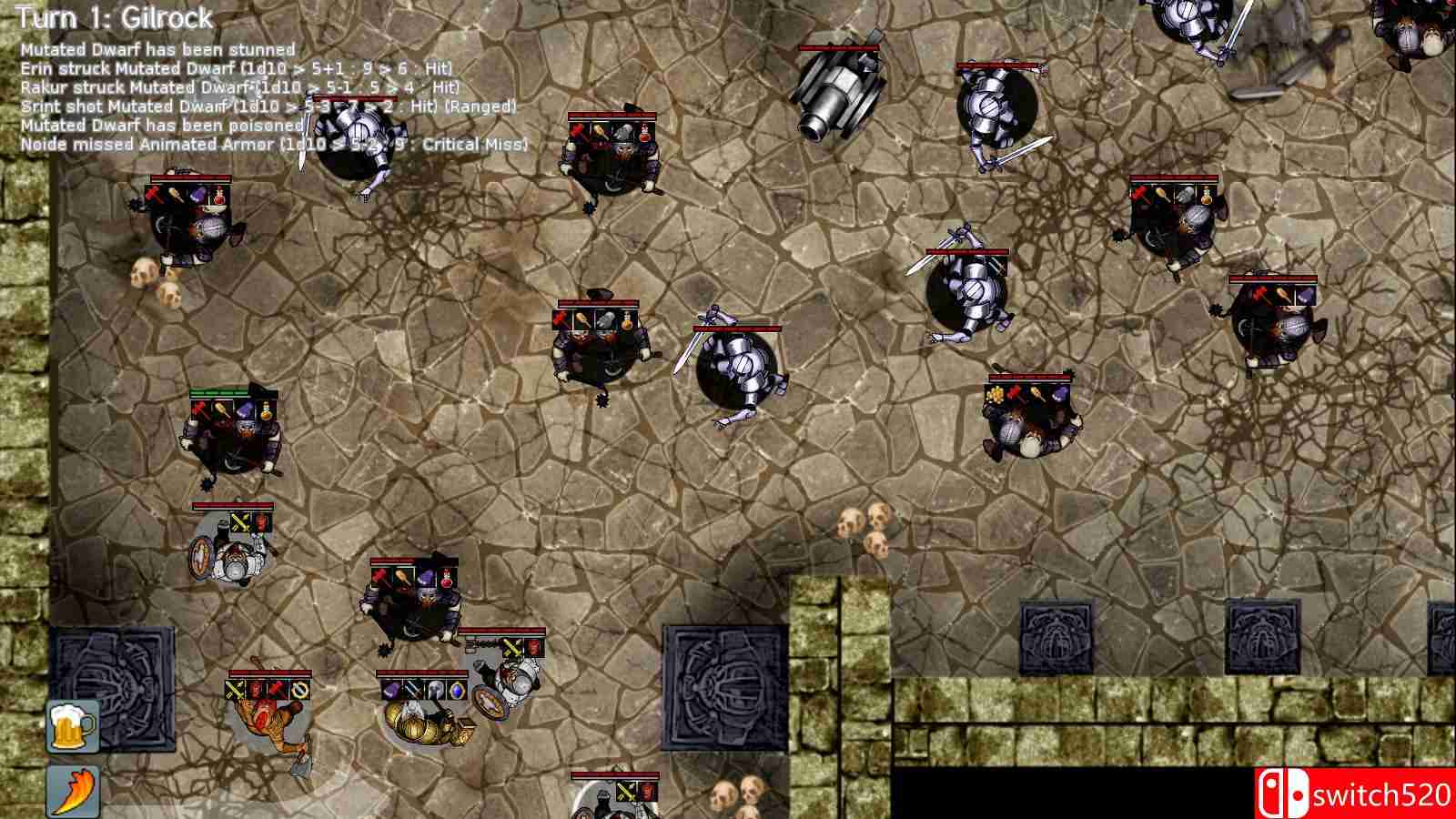This screenshot has height=819, width=1456.
Task: Click the skull helmet icon in the item bar
Action: 436,690
